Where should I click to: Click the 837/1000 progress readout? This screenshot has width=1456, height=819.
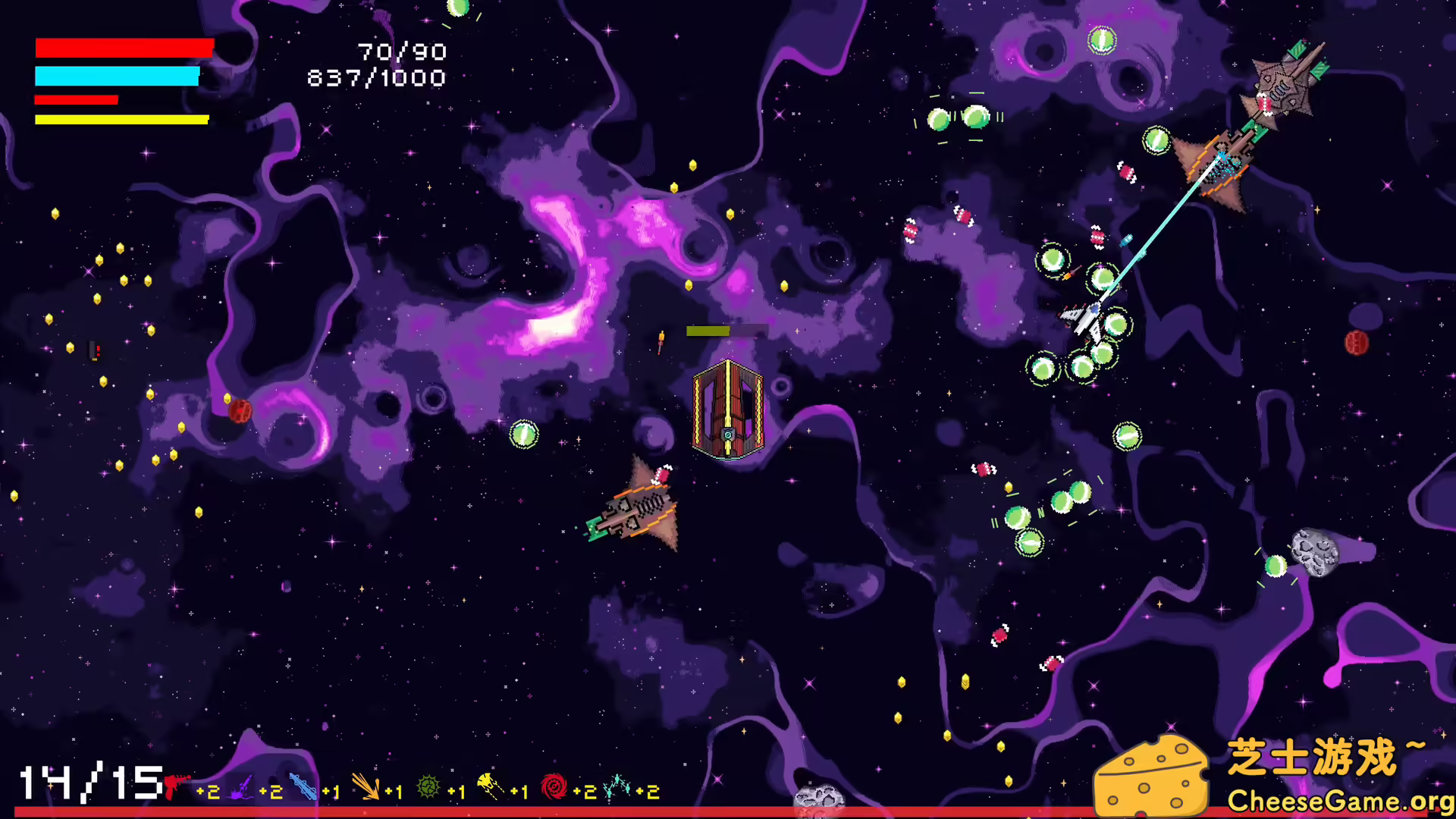(x=377, y=76)
